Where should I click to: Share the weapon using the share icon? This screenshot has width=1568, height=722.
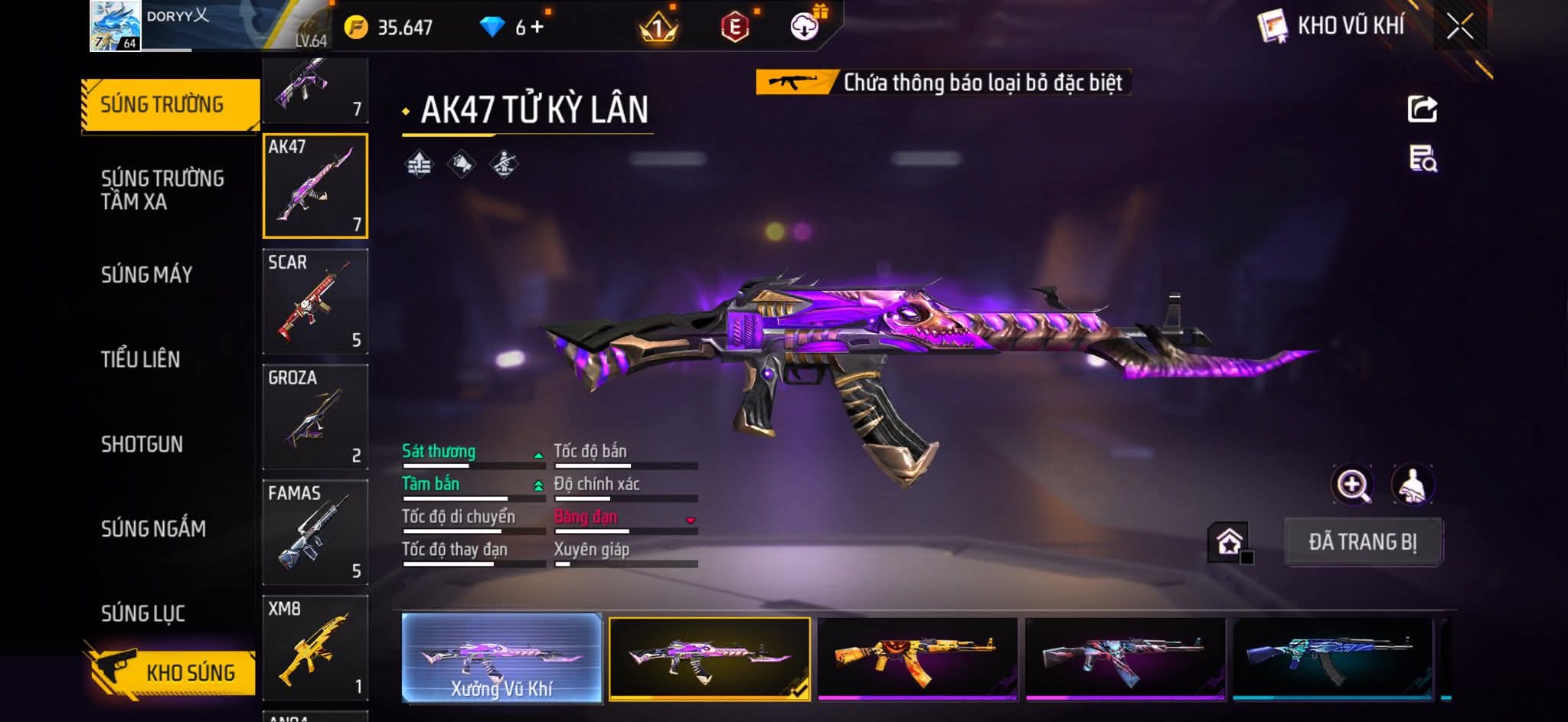[1423, 109]
